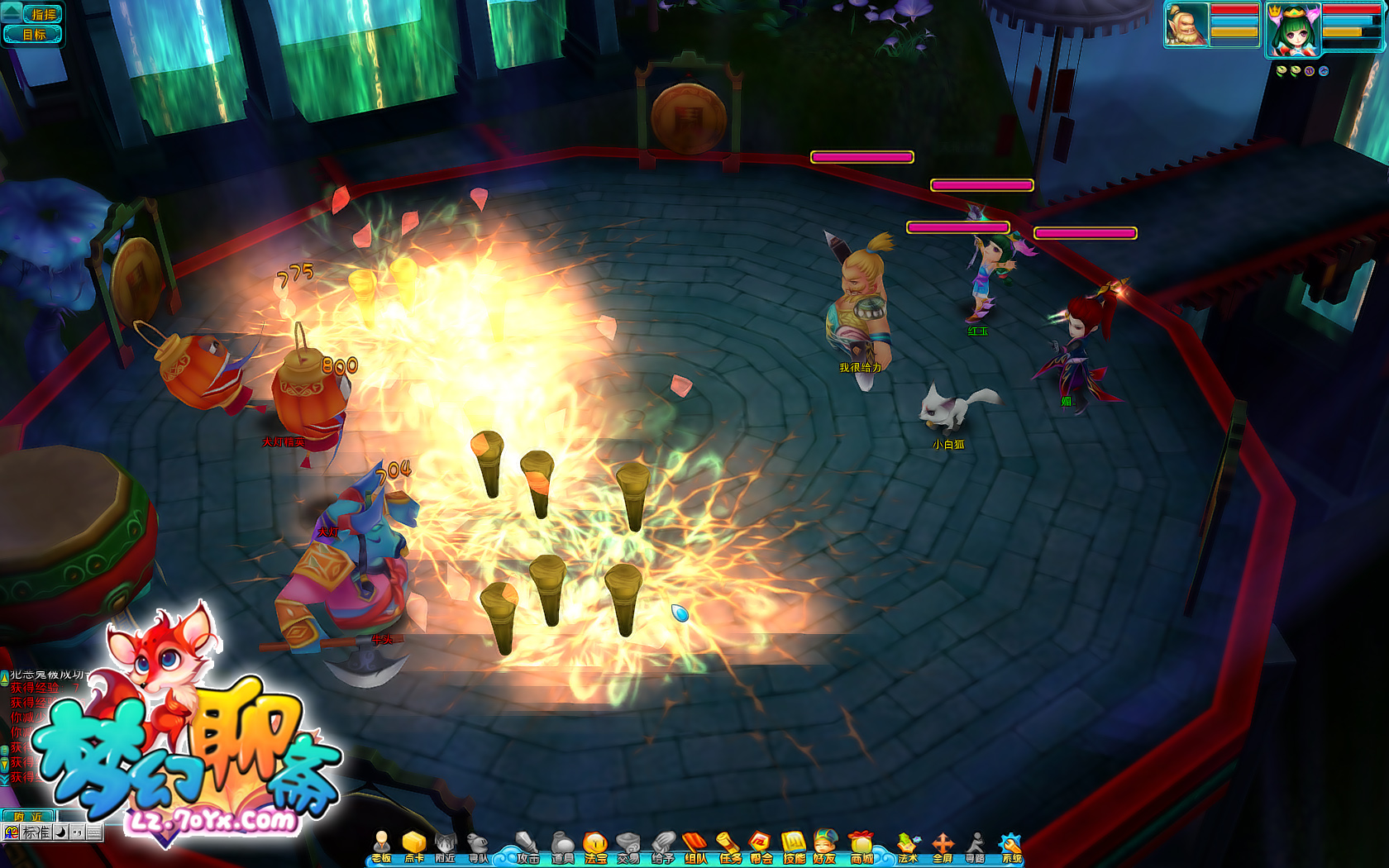Open the 法宝 treasure menu
Viewport: 1389px width, 868px height.
click(595, 847)
